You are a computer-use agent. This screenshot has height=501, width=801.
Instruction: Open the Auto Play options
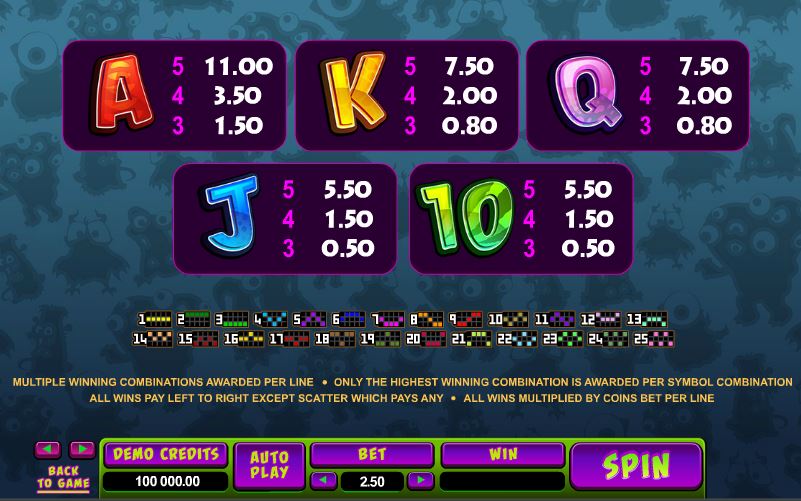269,466
